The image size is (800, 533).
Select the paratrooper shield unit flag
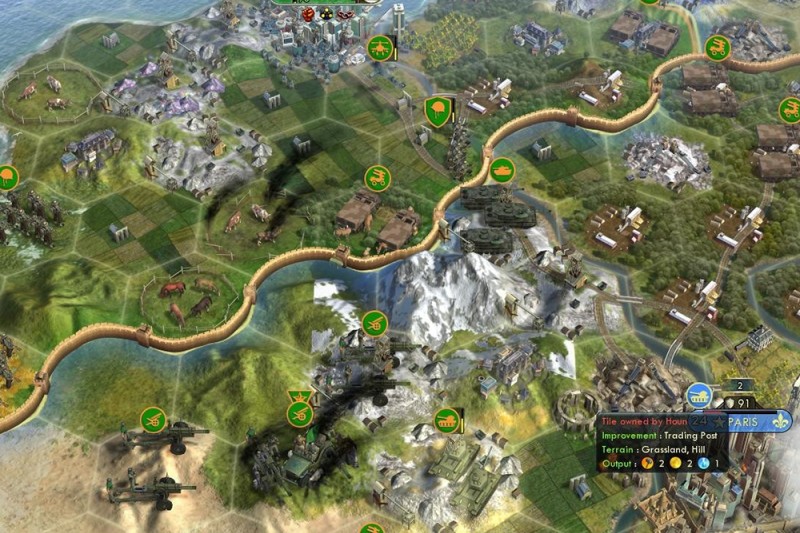pyautogui.click(x=436, y=109)
